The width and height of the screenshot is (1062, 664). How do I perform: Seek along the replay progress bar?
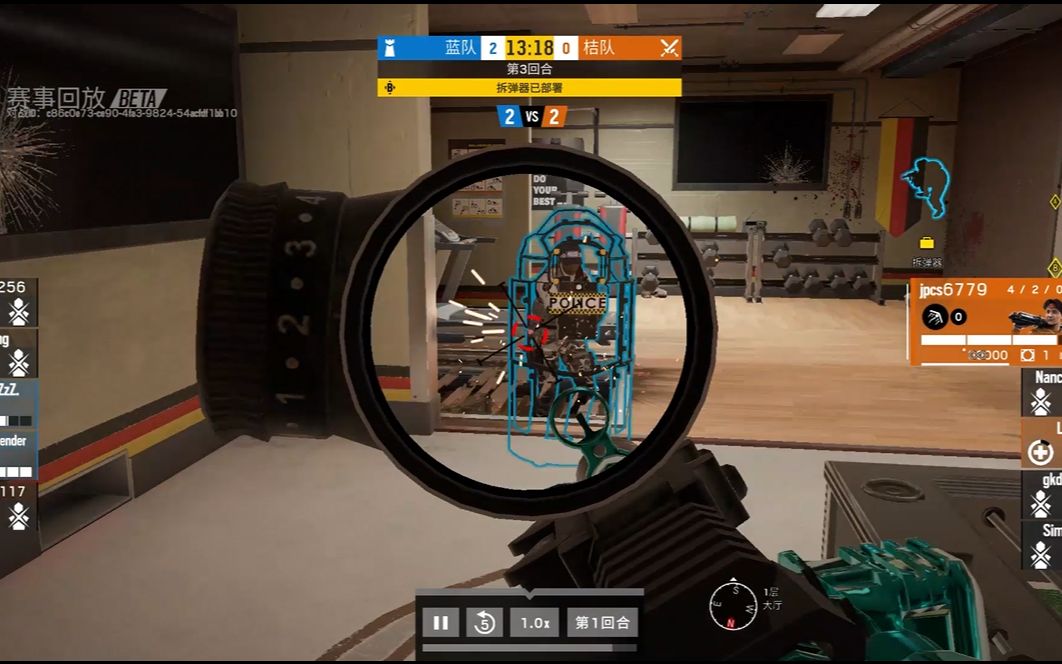coord(530,647)
